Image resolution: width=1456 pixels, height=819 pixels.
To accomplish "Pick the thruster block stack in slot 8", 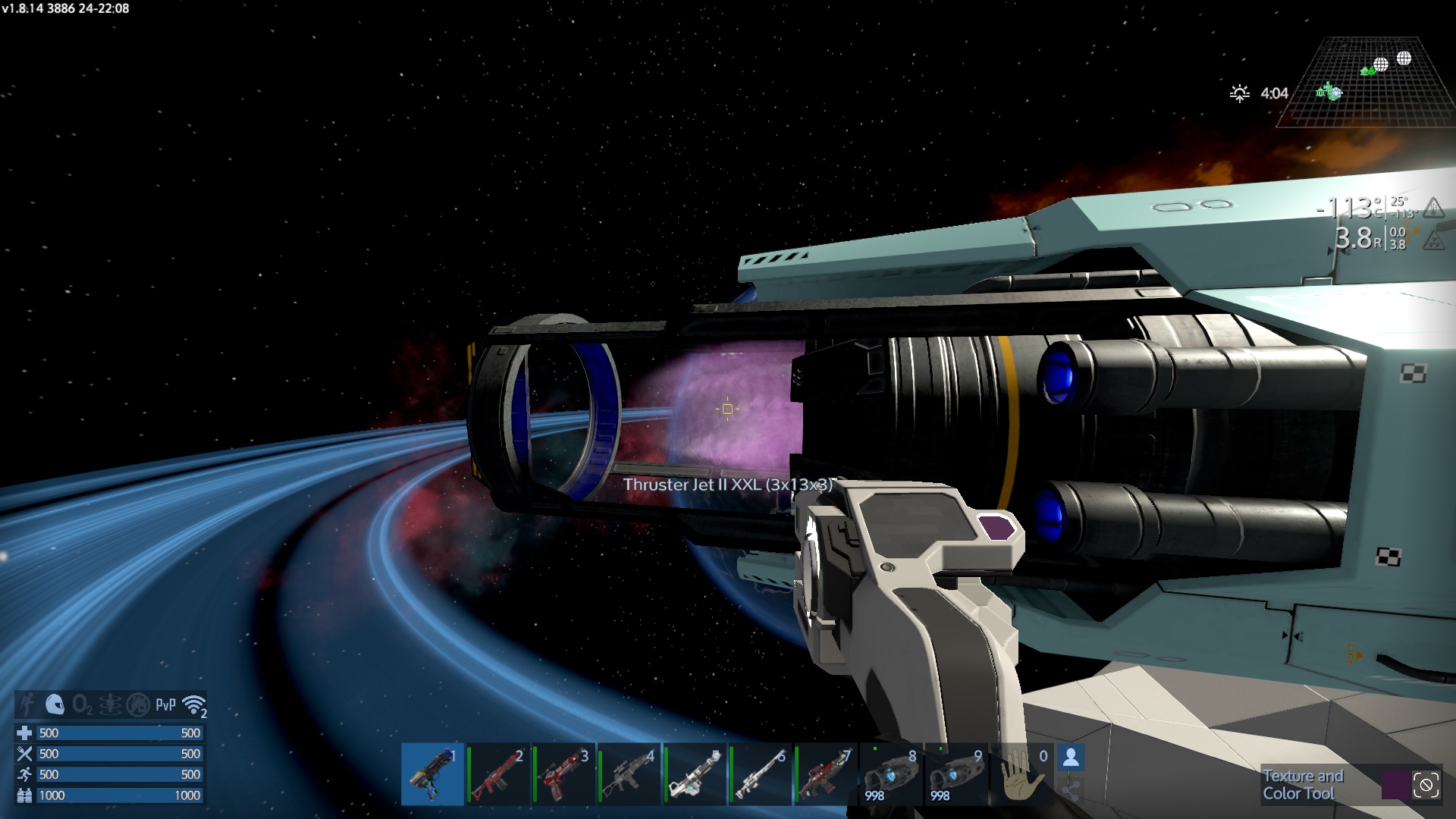I will 891,773.
